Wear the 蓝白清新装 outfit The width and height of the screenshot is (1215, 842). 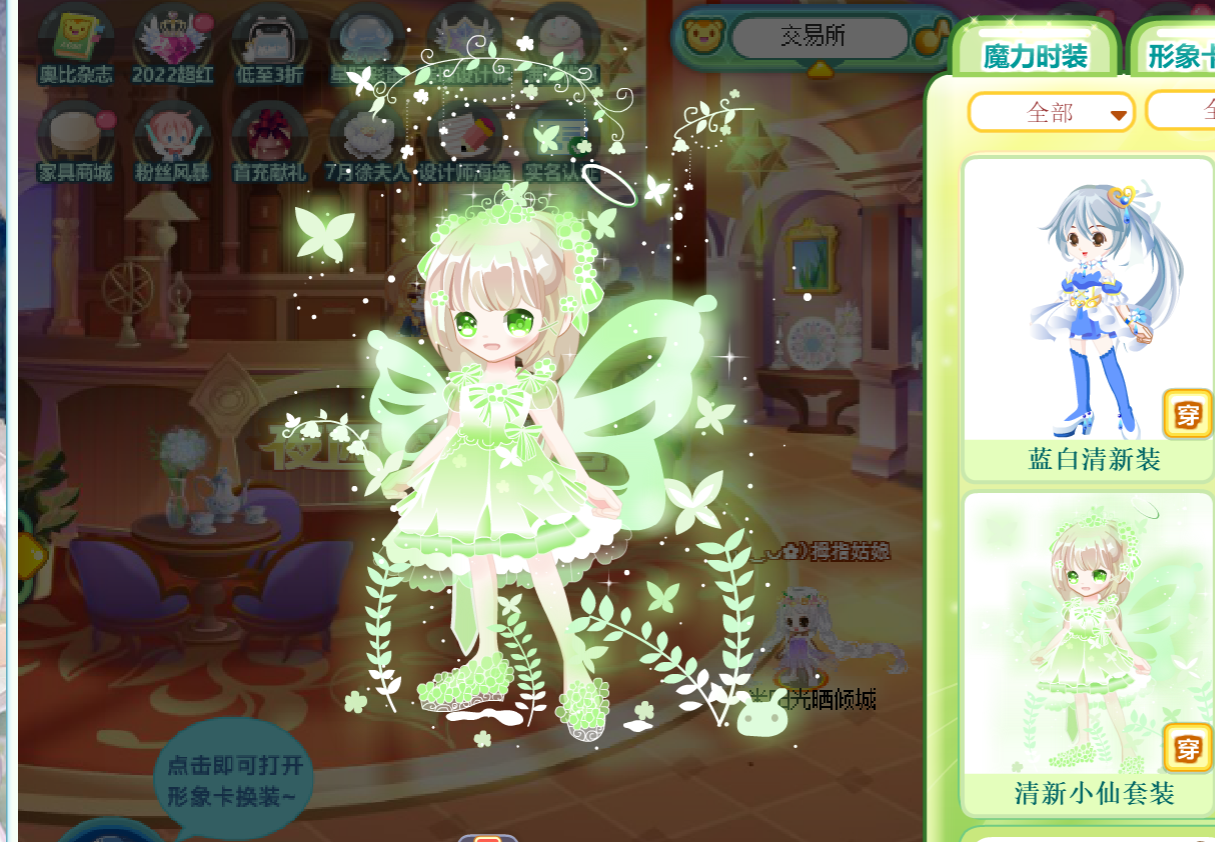(1187, 413)
